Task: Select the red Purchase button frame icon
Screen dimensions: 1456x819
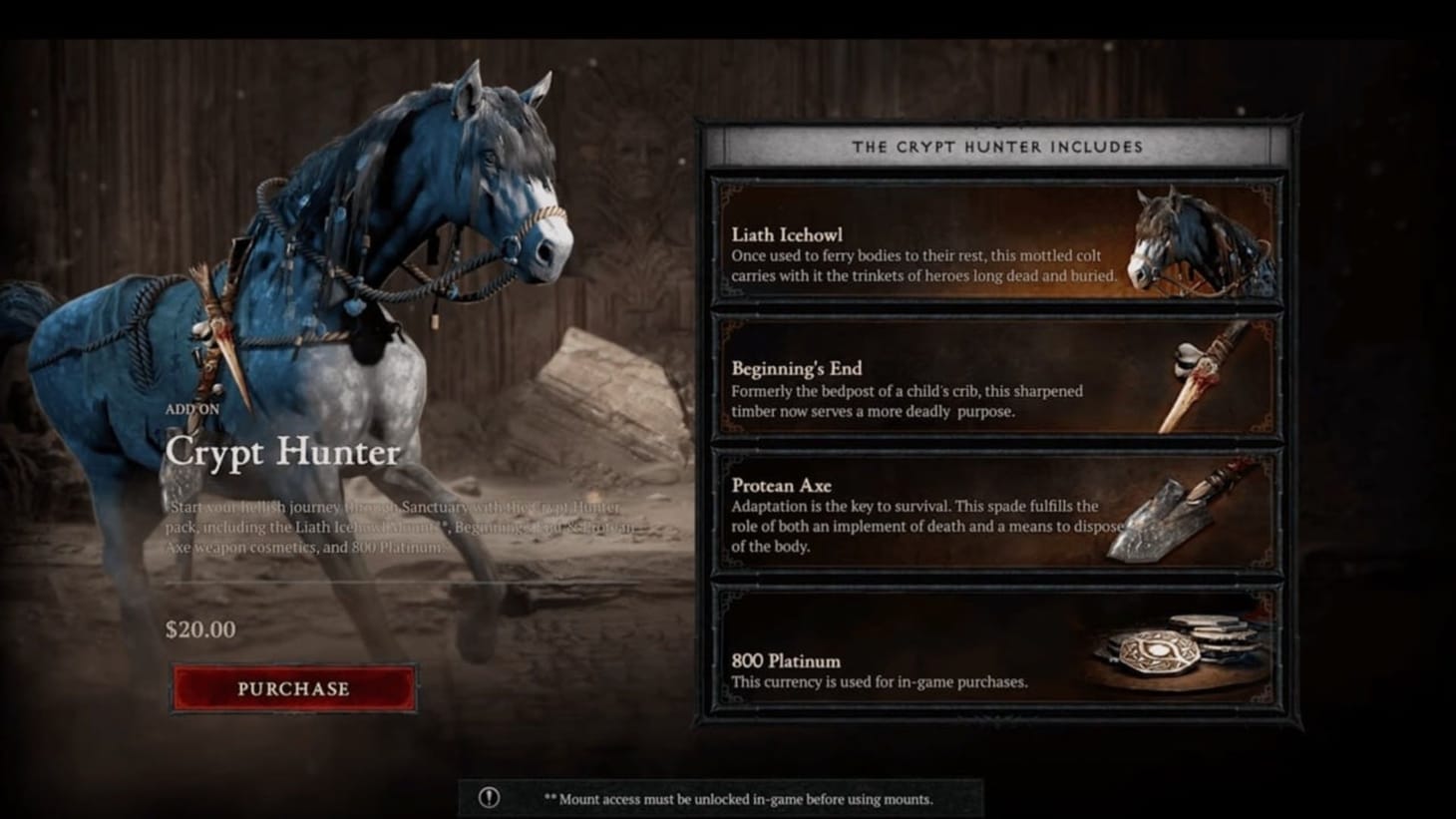Action: [292, 688]
